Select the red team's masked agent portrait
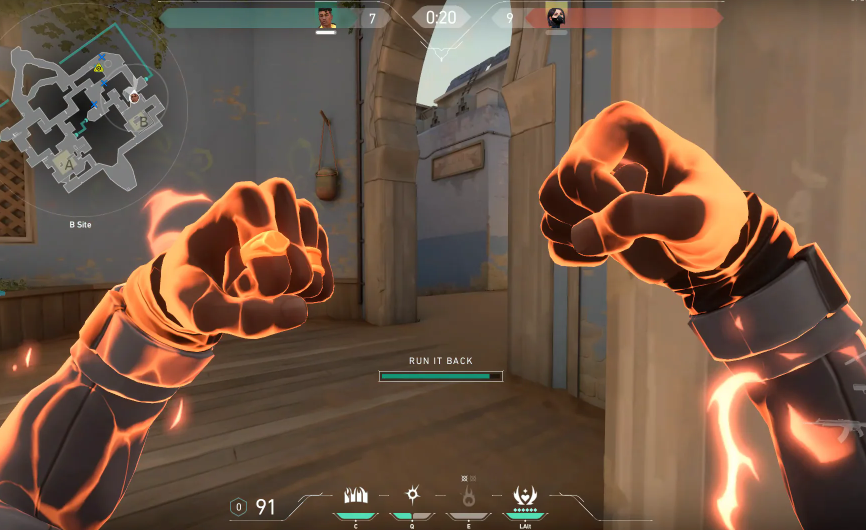Image resolution: width=866 pixels, height=530 pixels. pos(556,17)
